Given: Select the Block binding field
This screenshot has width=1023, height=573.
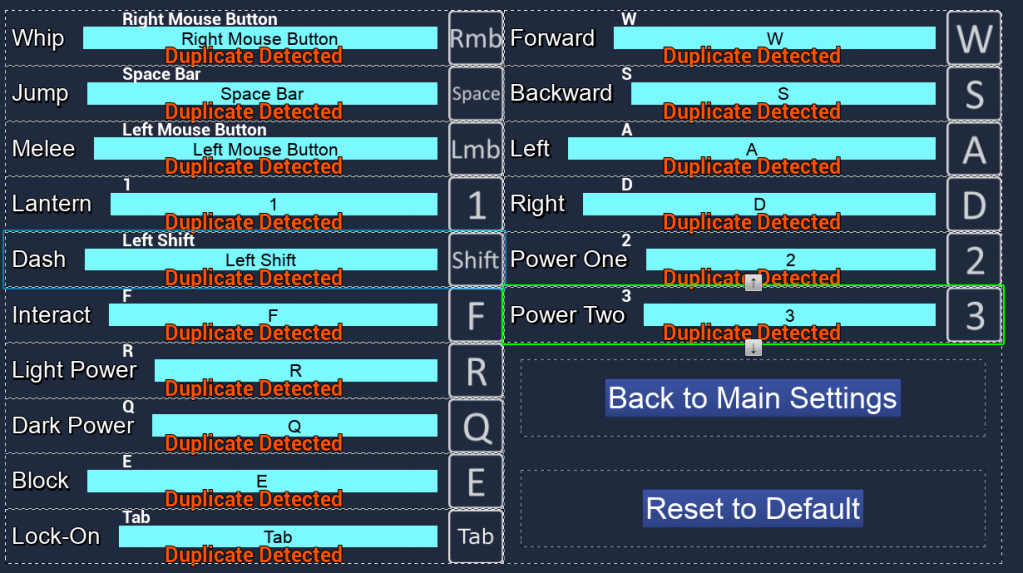Looking at the screenshot, I should (262, 481).
